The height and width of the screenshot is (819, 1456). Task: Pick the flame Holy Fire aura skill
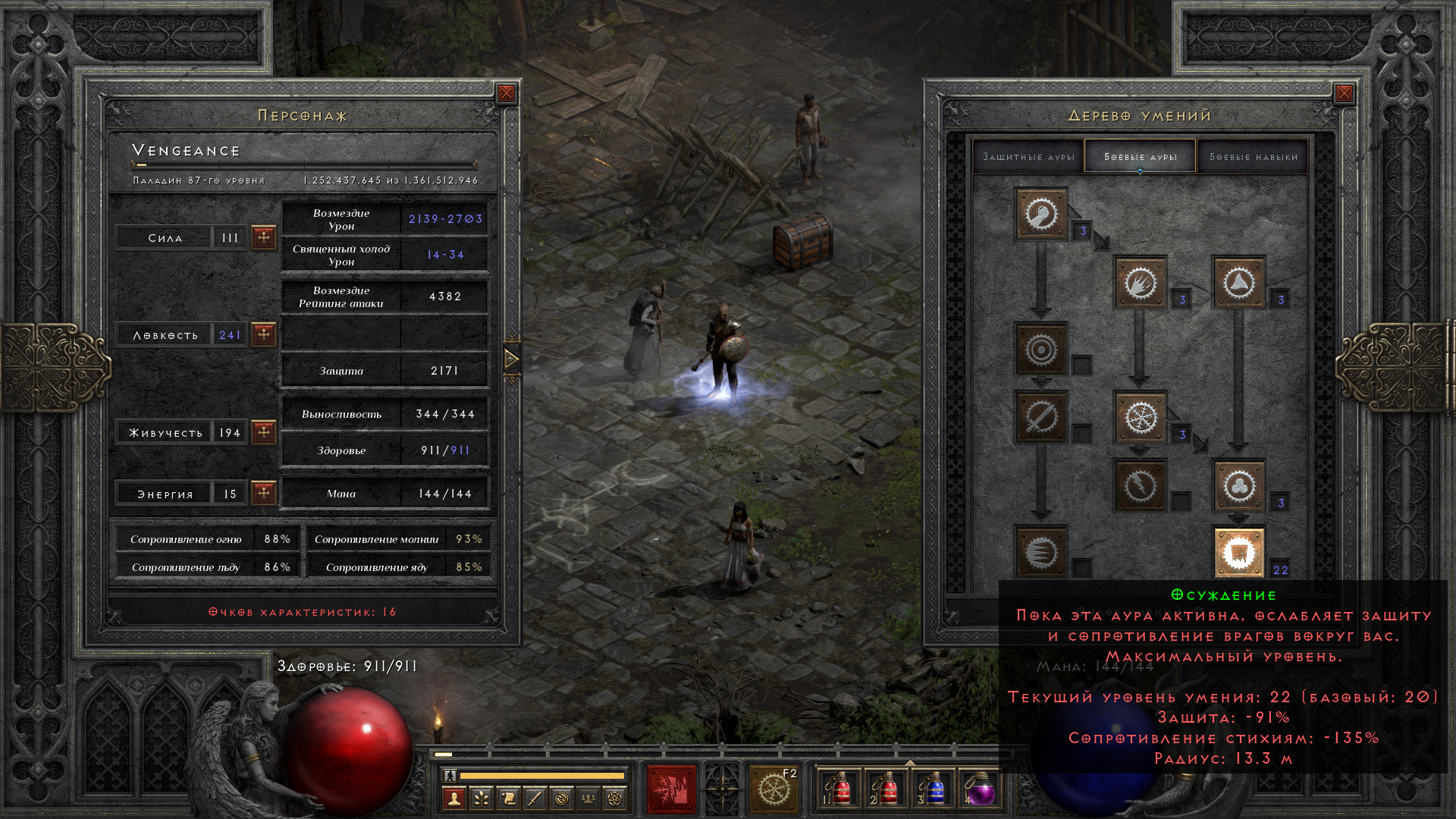pyautogui.click(x=1140, y=283)
